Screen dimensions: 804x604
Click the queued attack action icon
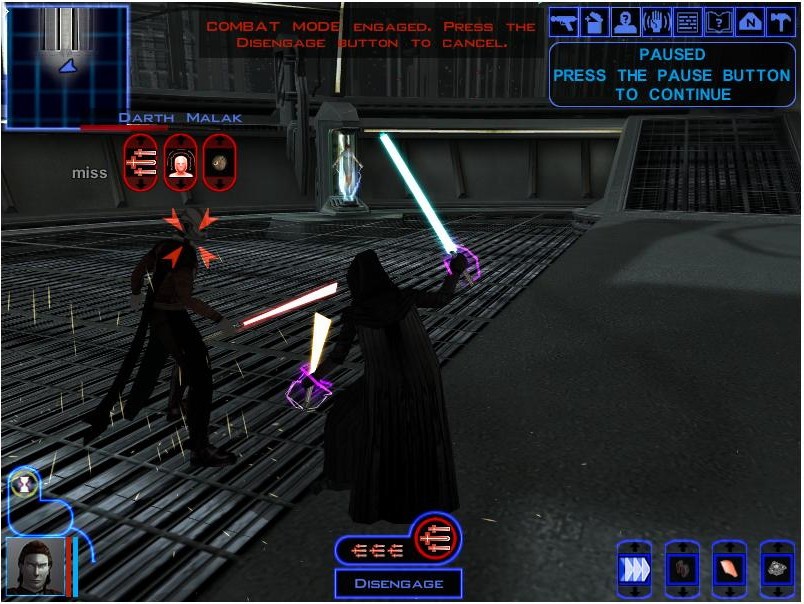tap(436, 538)
